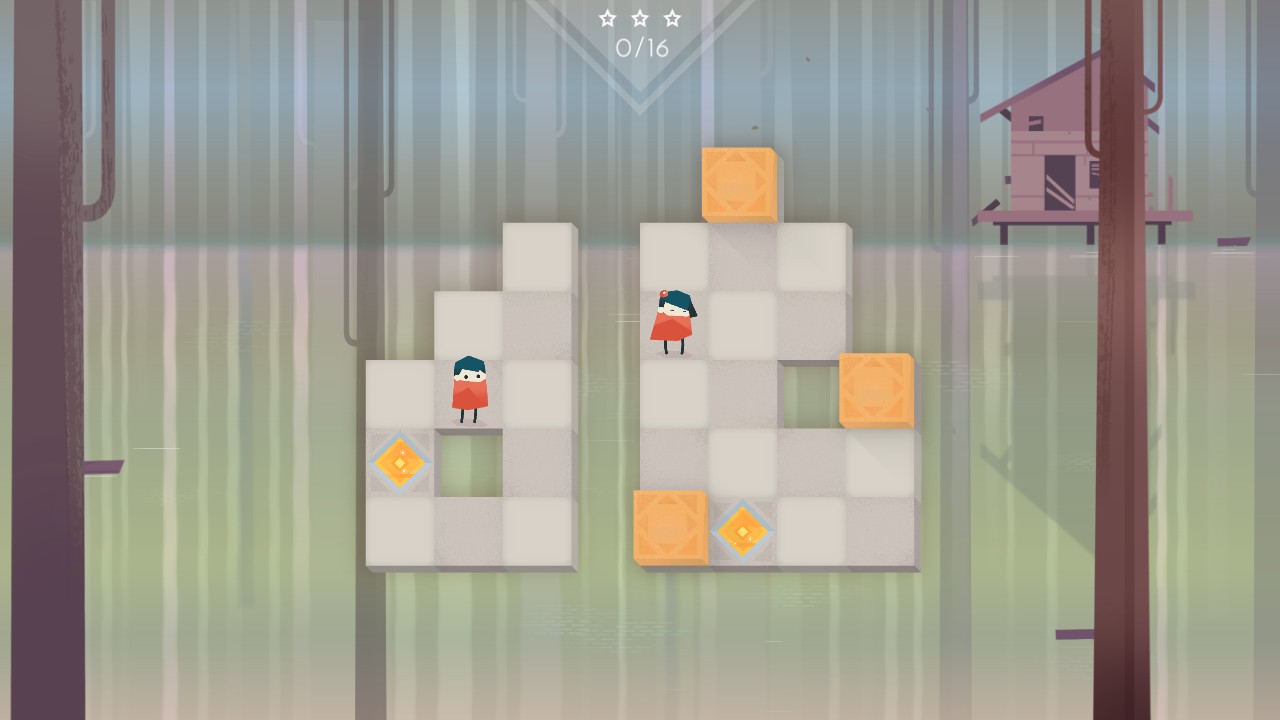Click the first star in the counter
The image size is (1280, 720).
point(609,17)
